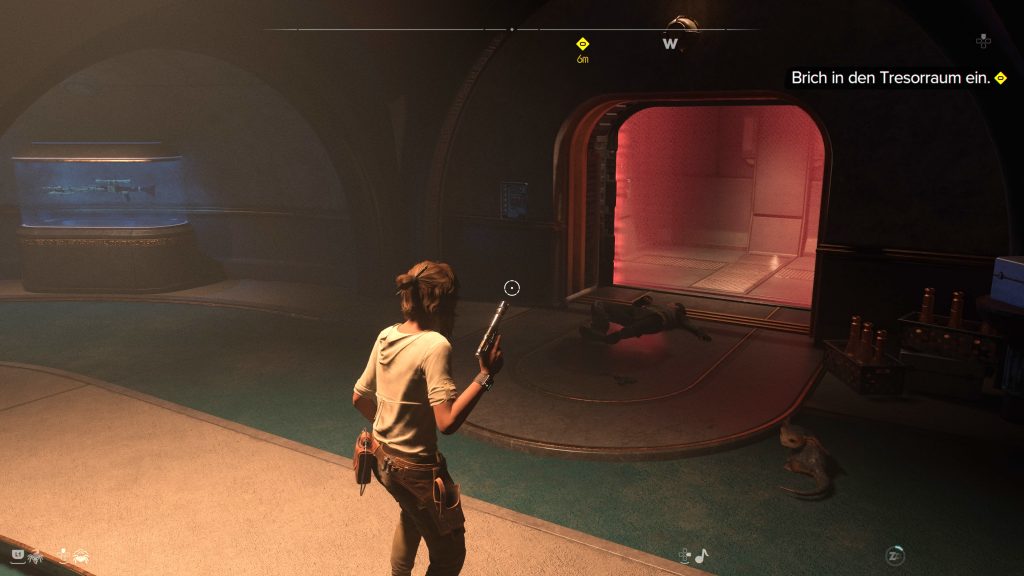The image size is (1024, 576).
Task: Click the circular Zz icon
Action: tap(895, 555)
